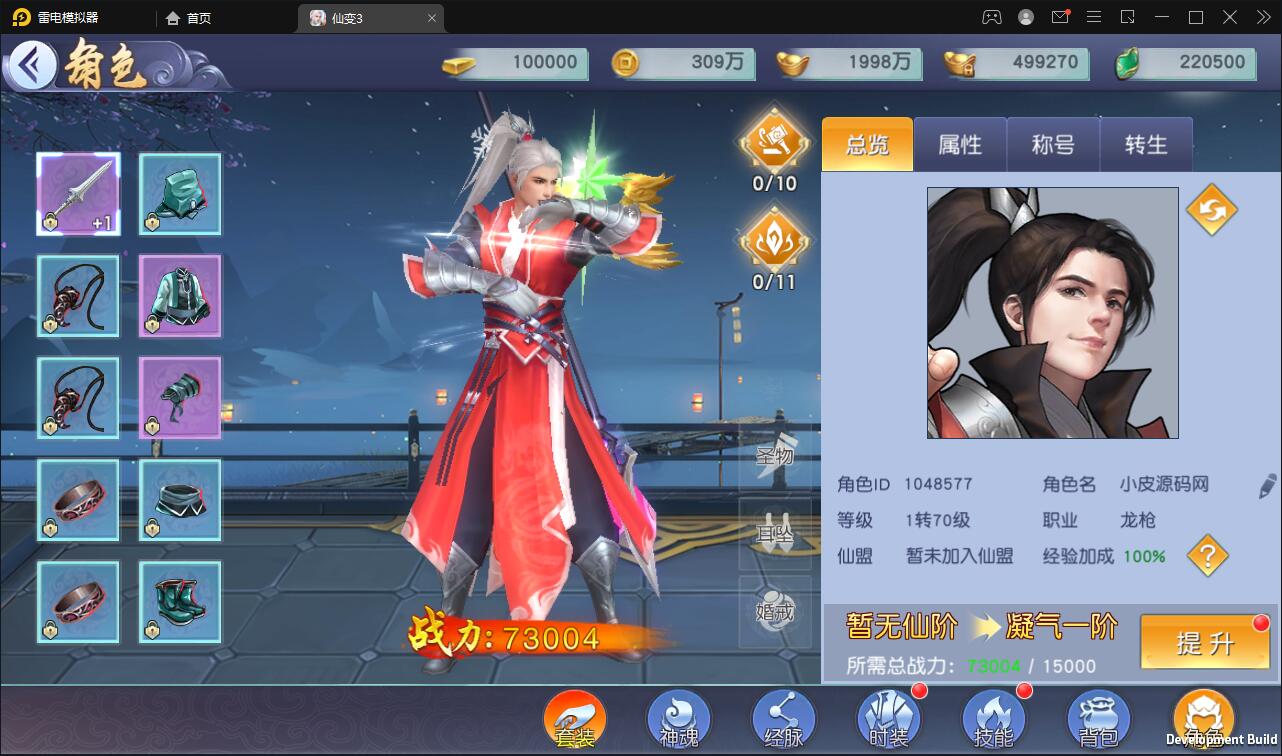The image size is (1282, 756).
Task: Switch to the 属性 attributes tab
Action: (960, 145)
